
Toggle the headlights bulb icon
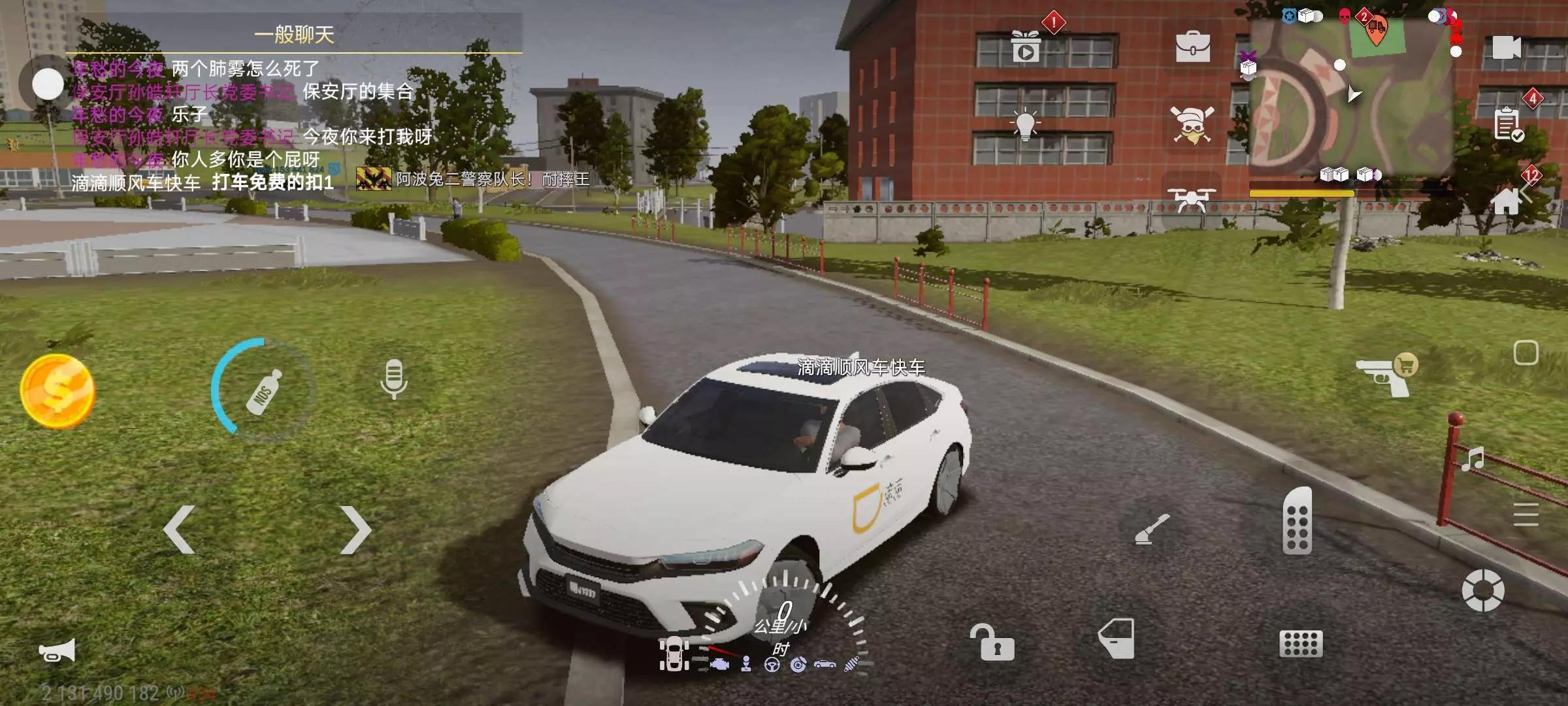1024,124
